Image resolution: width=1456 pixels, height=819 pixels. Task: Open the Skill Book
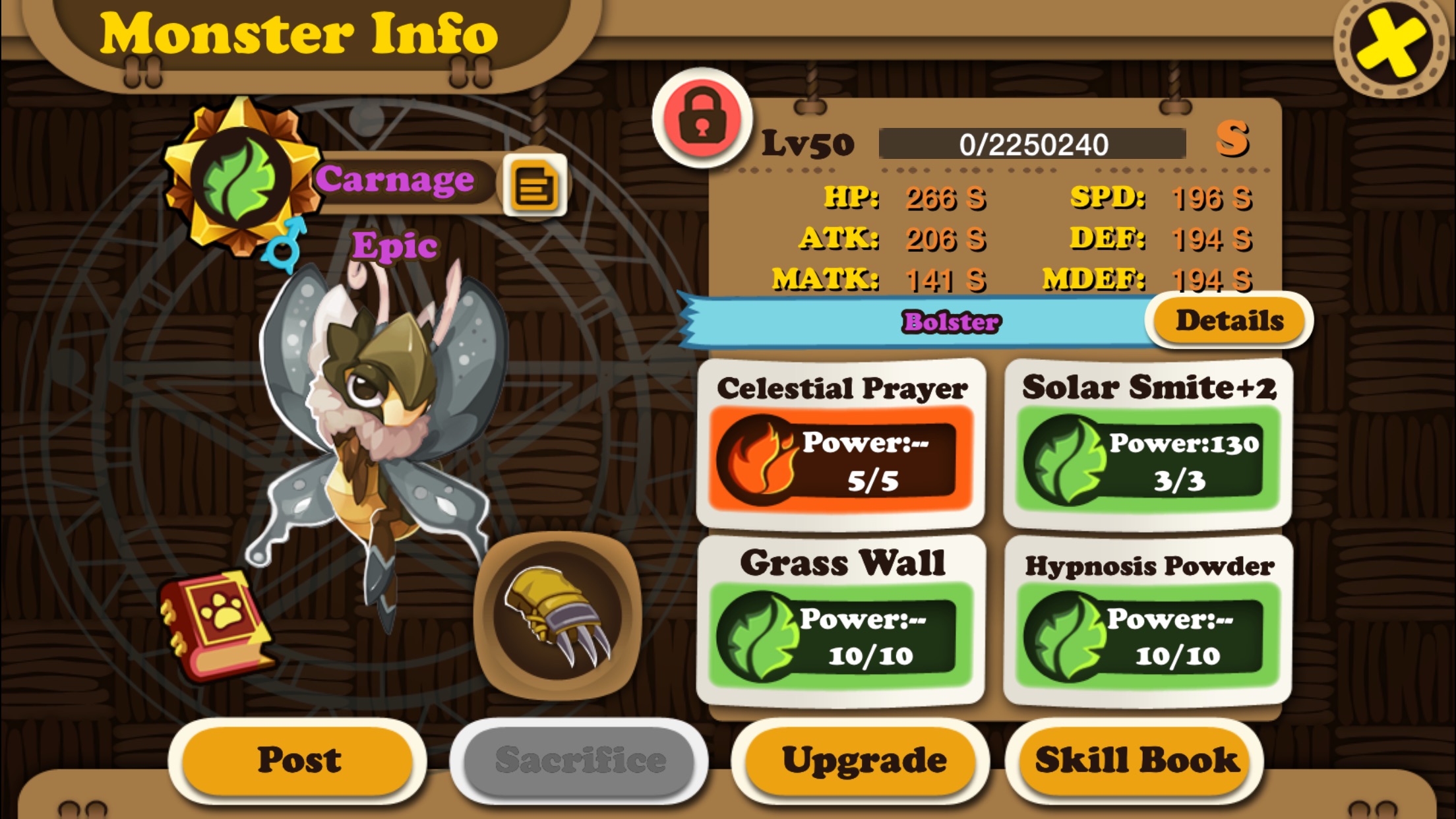click(1136, 760)
